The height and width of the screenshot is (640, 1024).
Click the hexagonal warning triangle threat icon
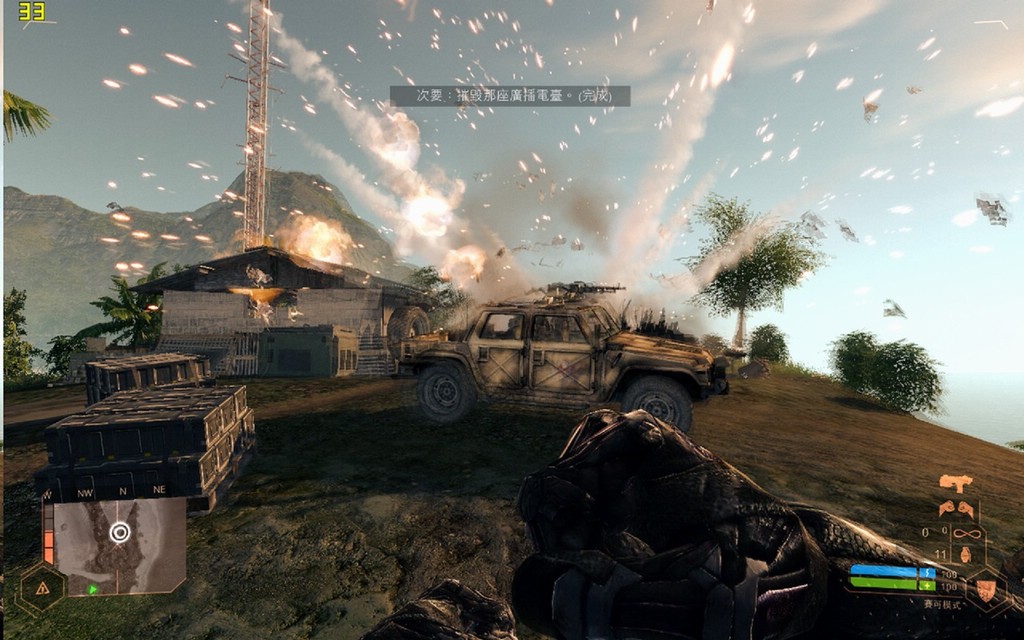point(42,588)
